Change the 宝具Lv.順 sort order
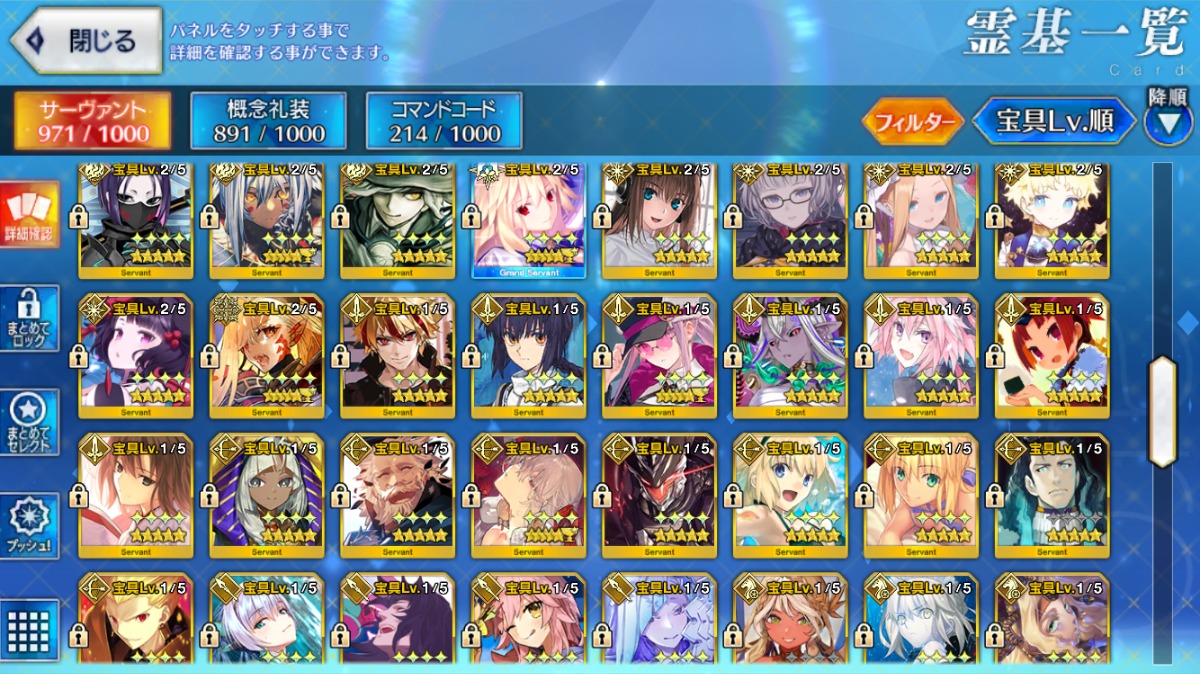Viewport: 1200px width, 674px height. tap(1055, 122)
